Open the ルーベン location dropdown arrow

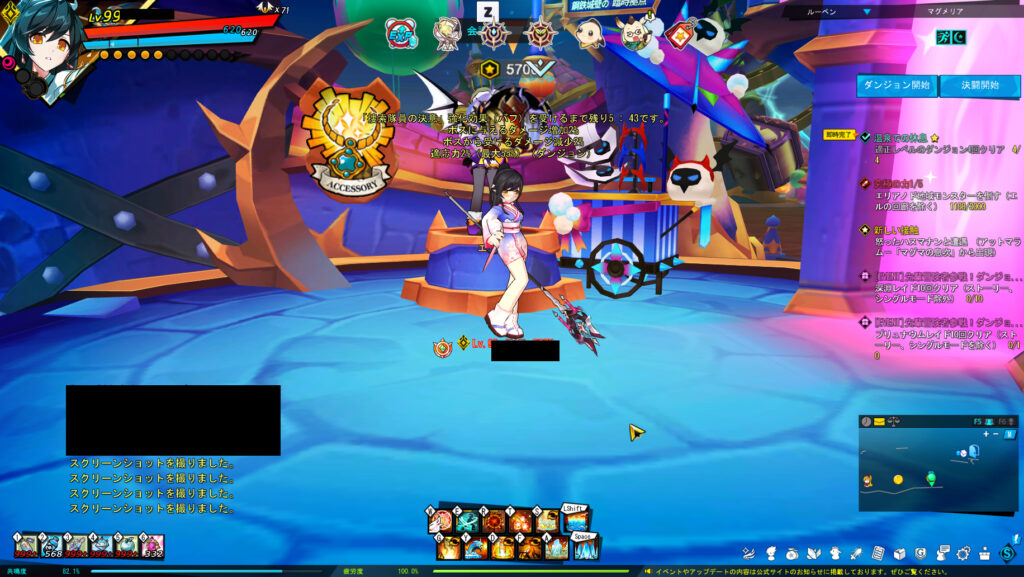867,12
